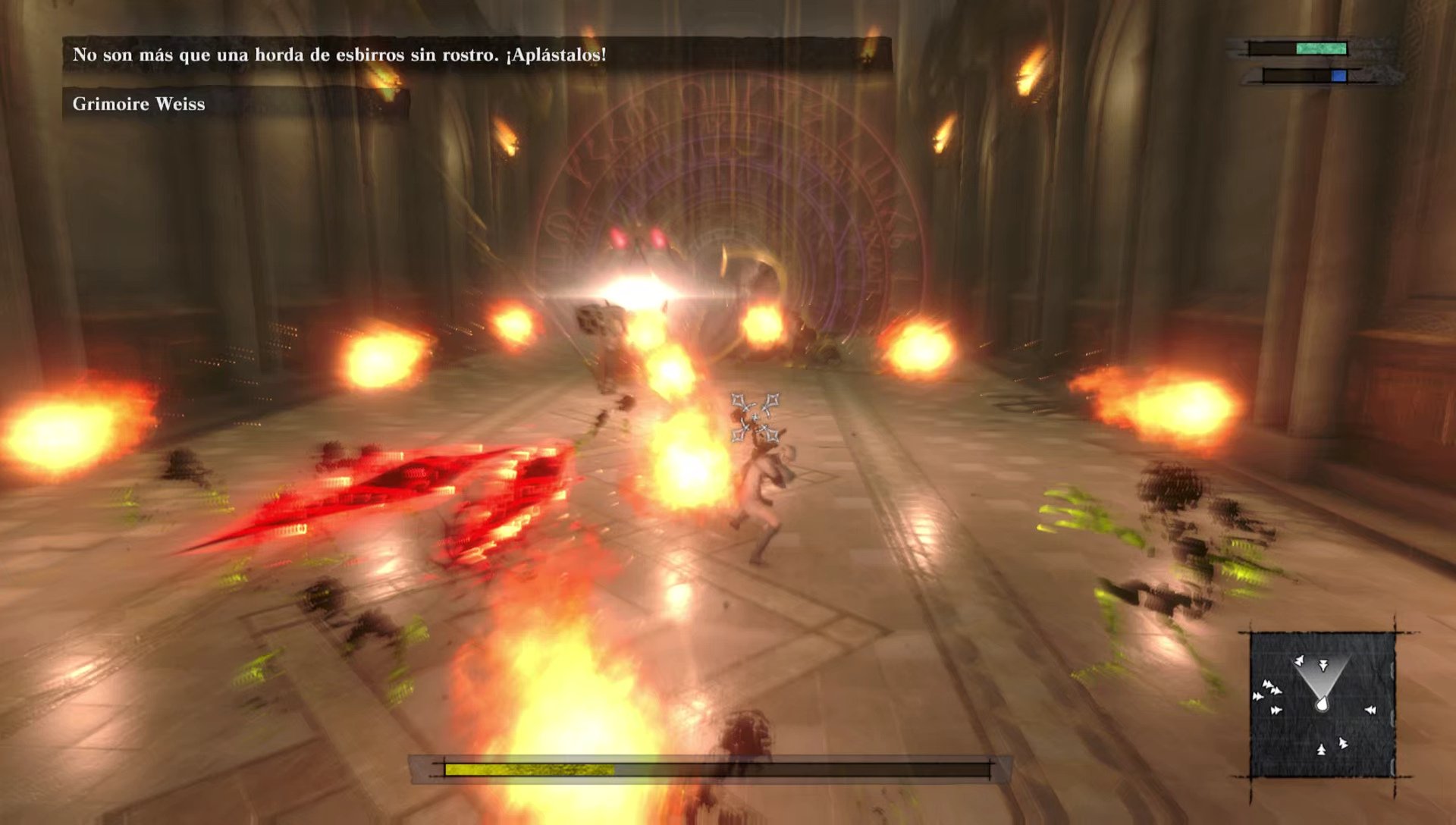The image size is (1456, 825).
Task: Select the player teardrop marker on the minimap
Action: coord(1323,704)
